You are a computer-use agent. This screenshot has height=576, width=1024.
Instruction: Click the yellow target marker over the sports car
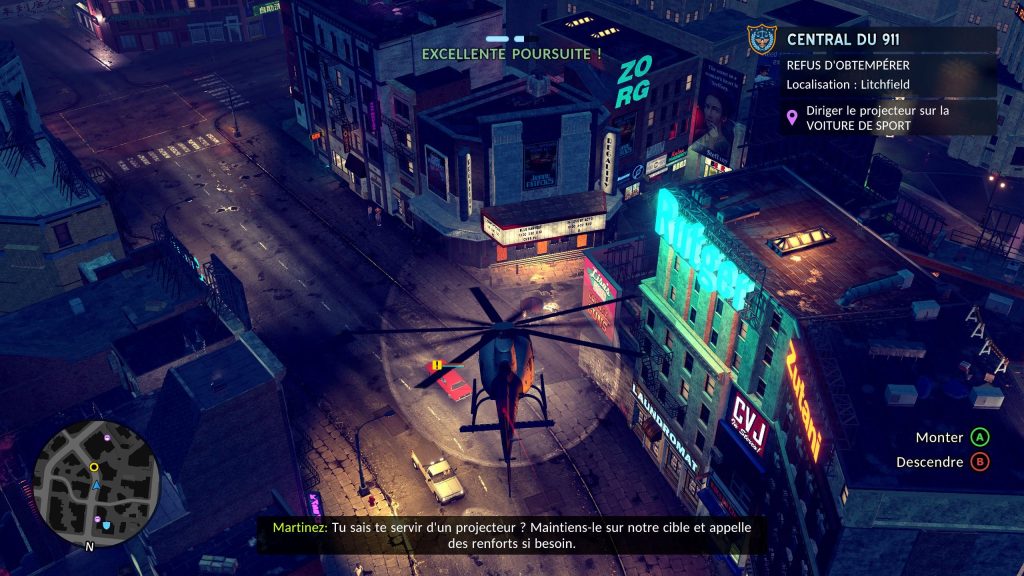coord(437,365)
